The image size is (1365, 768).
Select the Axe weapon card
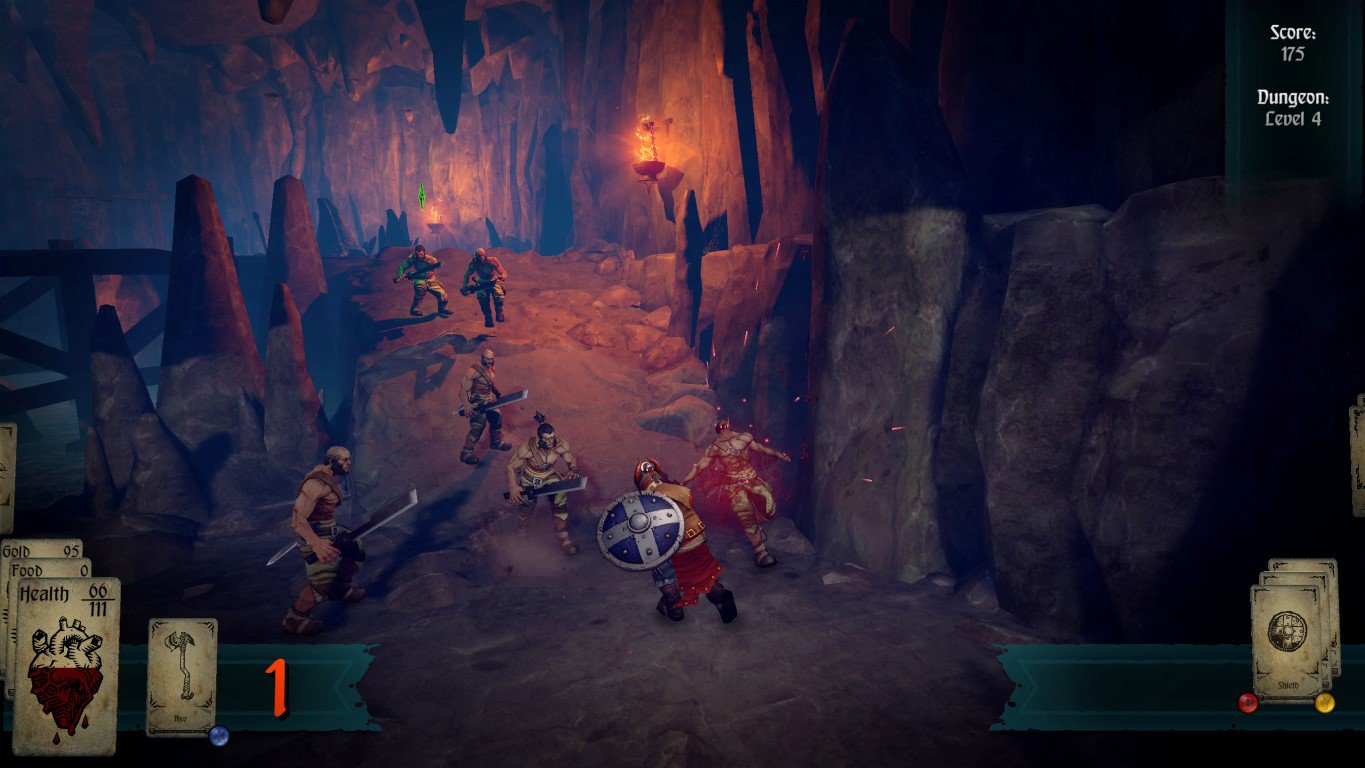pos(182,675)
